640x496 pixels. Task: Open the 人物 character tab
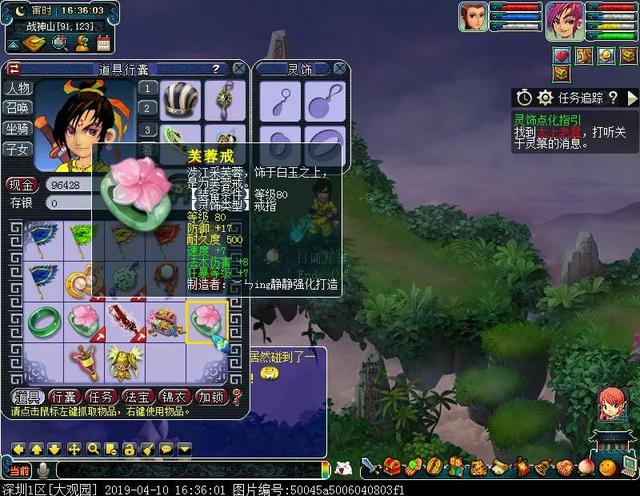tap(19, 88)
